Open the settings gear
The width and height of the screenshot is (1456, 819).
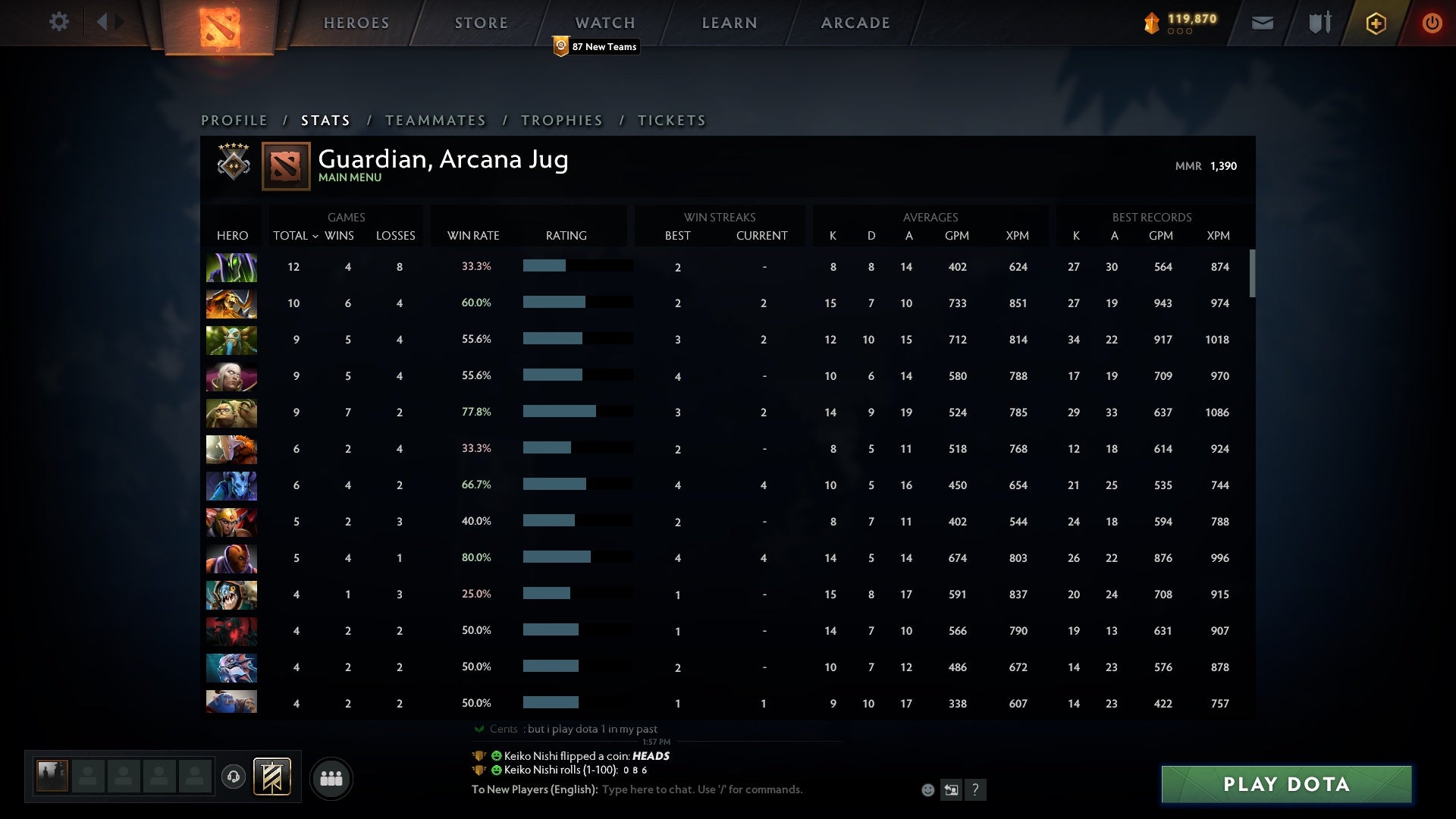59,22
